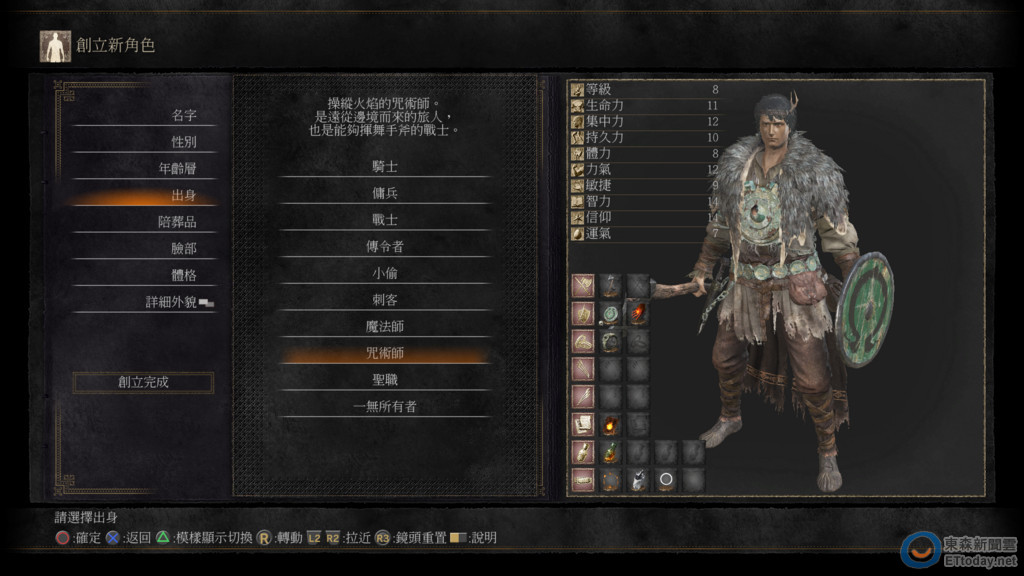
Task: Select the 名字 name entry
Action: click(x=183, y=116)
